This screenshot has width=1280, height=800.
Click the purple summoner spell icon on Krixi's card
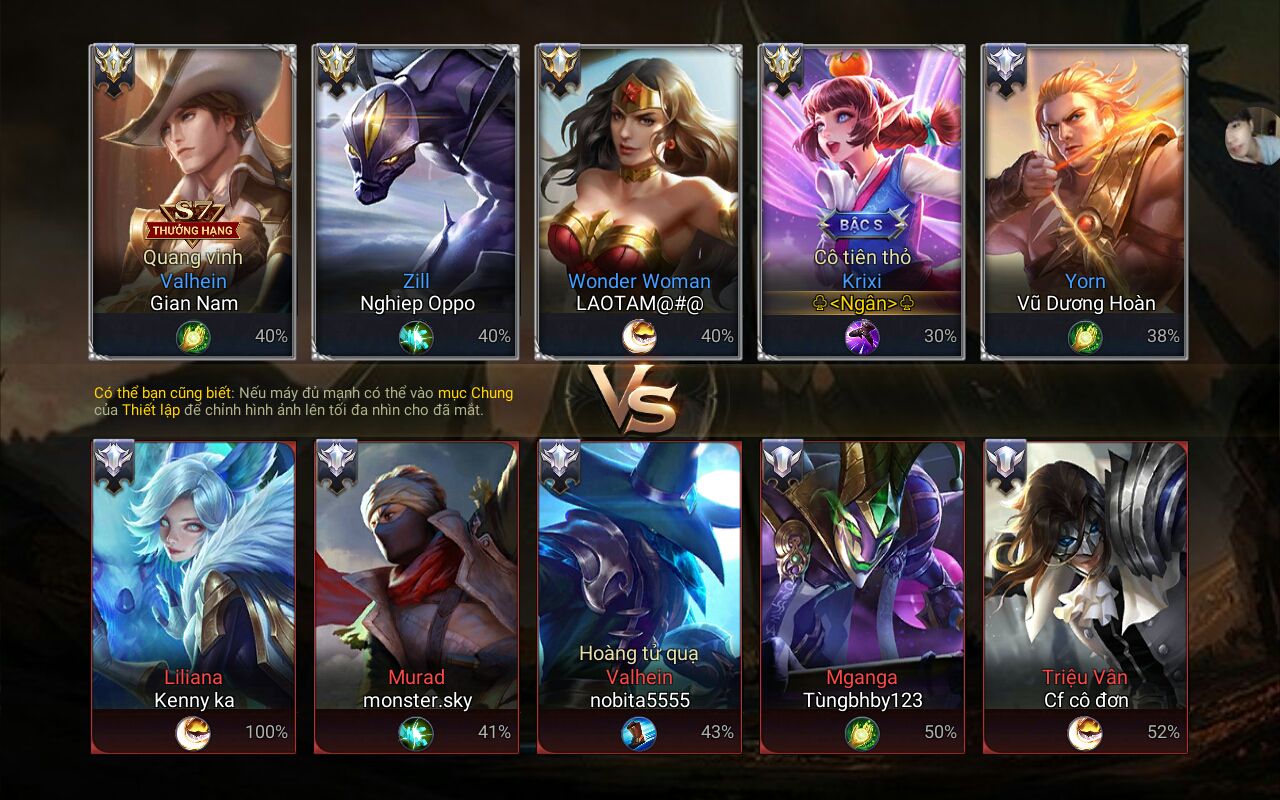[861, 337]
